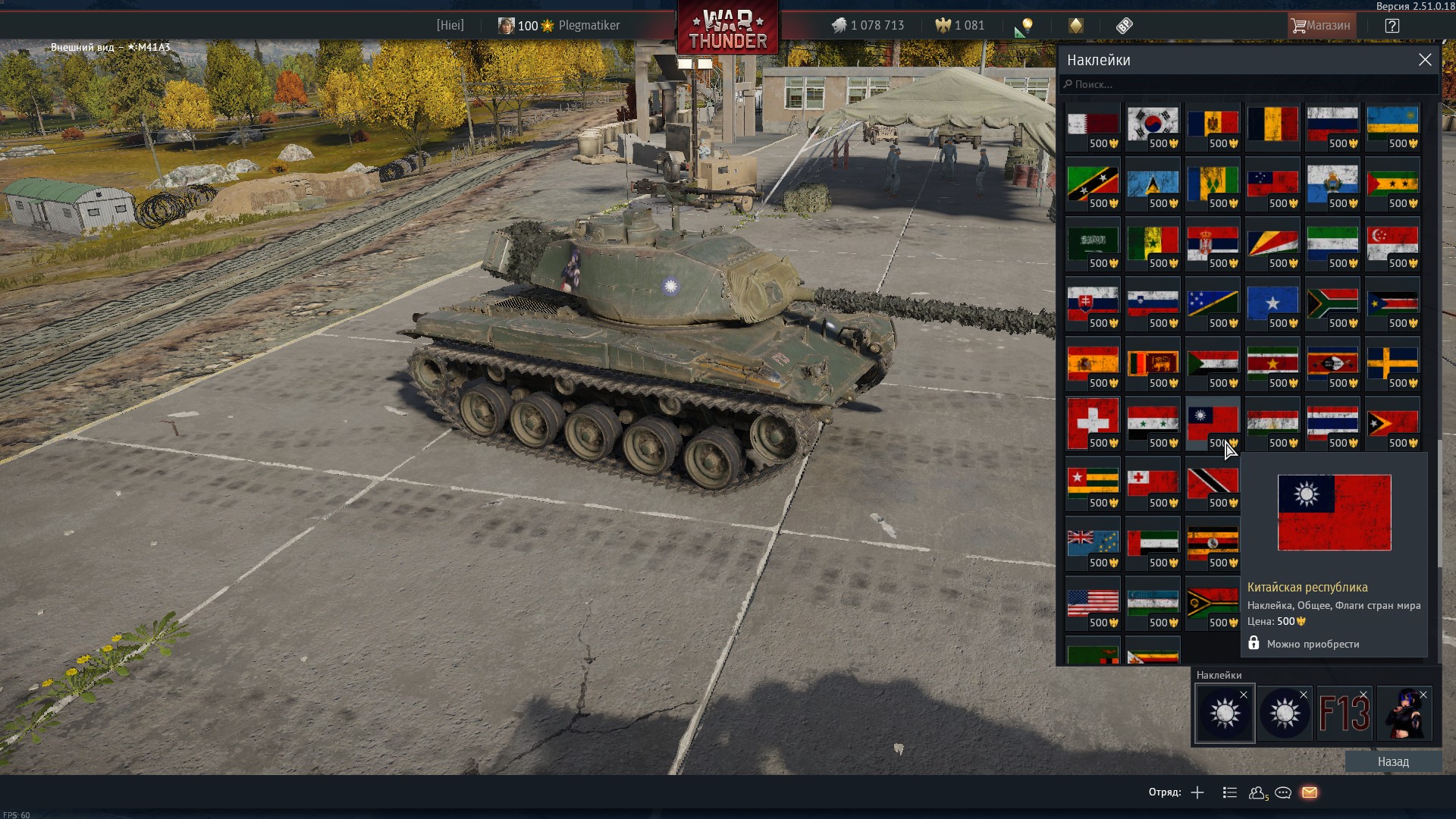Pick the United States flag decal

click(1093, 601)
